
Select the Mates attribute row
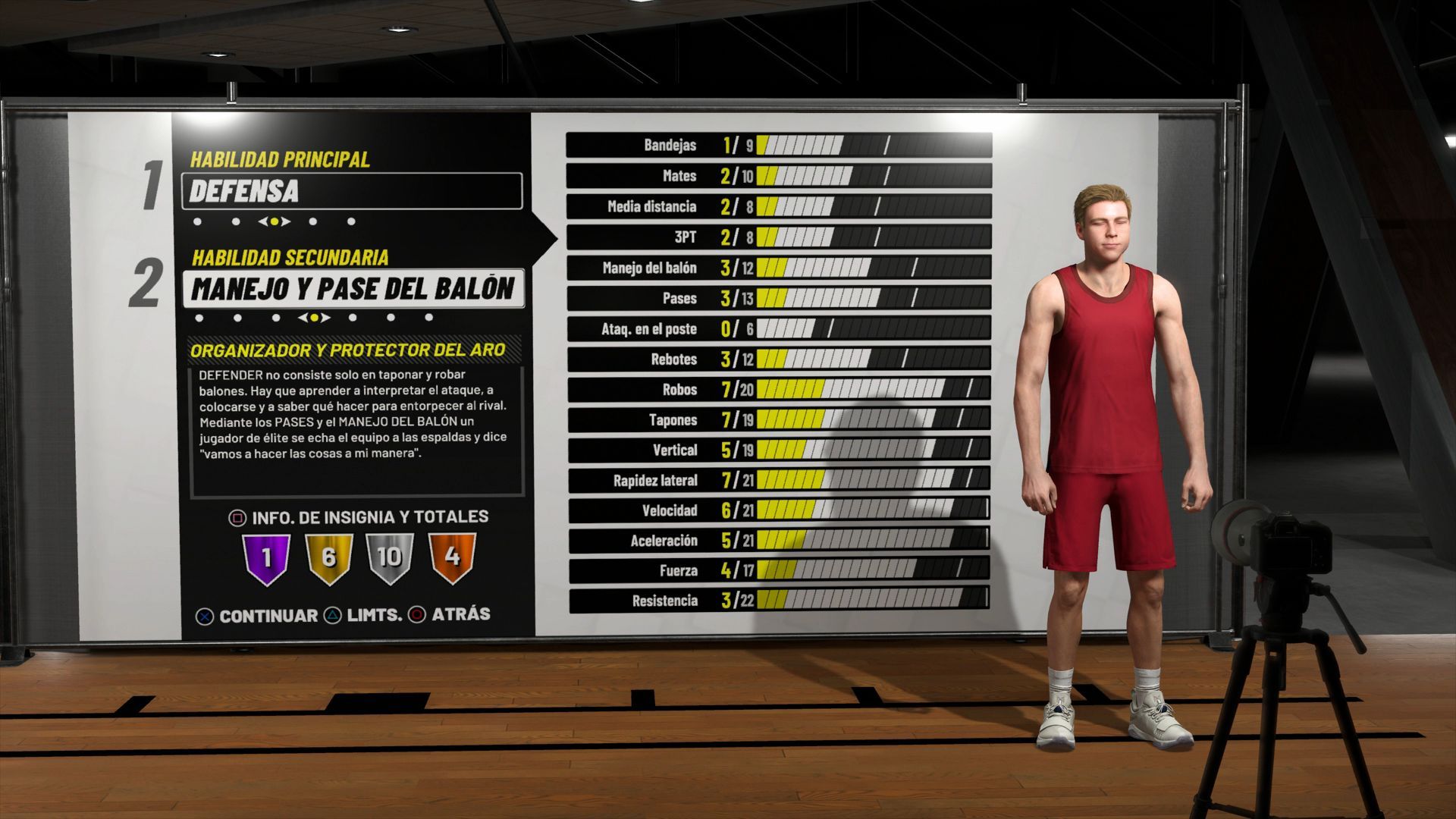779,176
